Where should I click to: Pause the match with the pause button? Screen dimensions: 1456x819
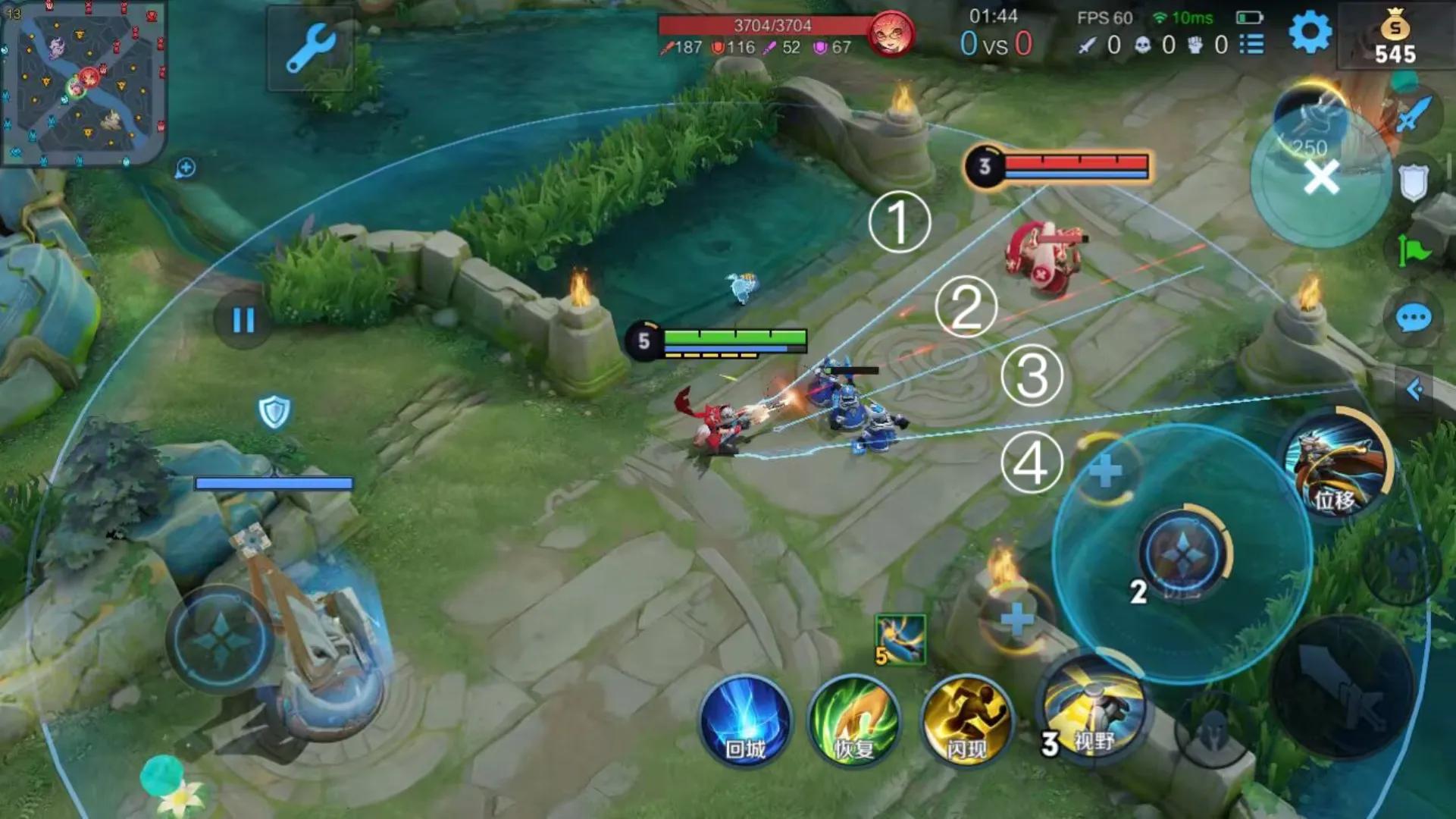(x=243, y=320)
